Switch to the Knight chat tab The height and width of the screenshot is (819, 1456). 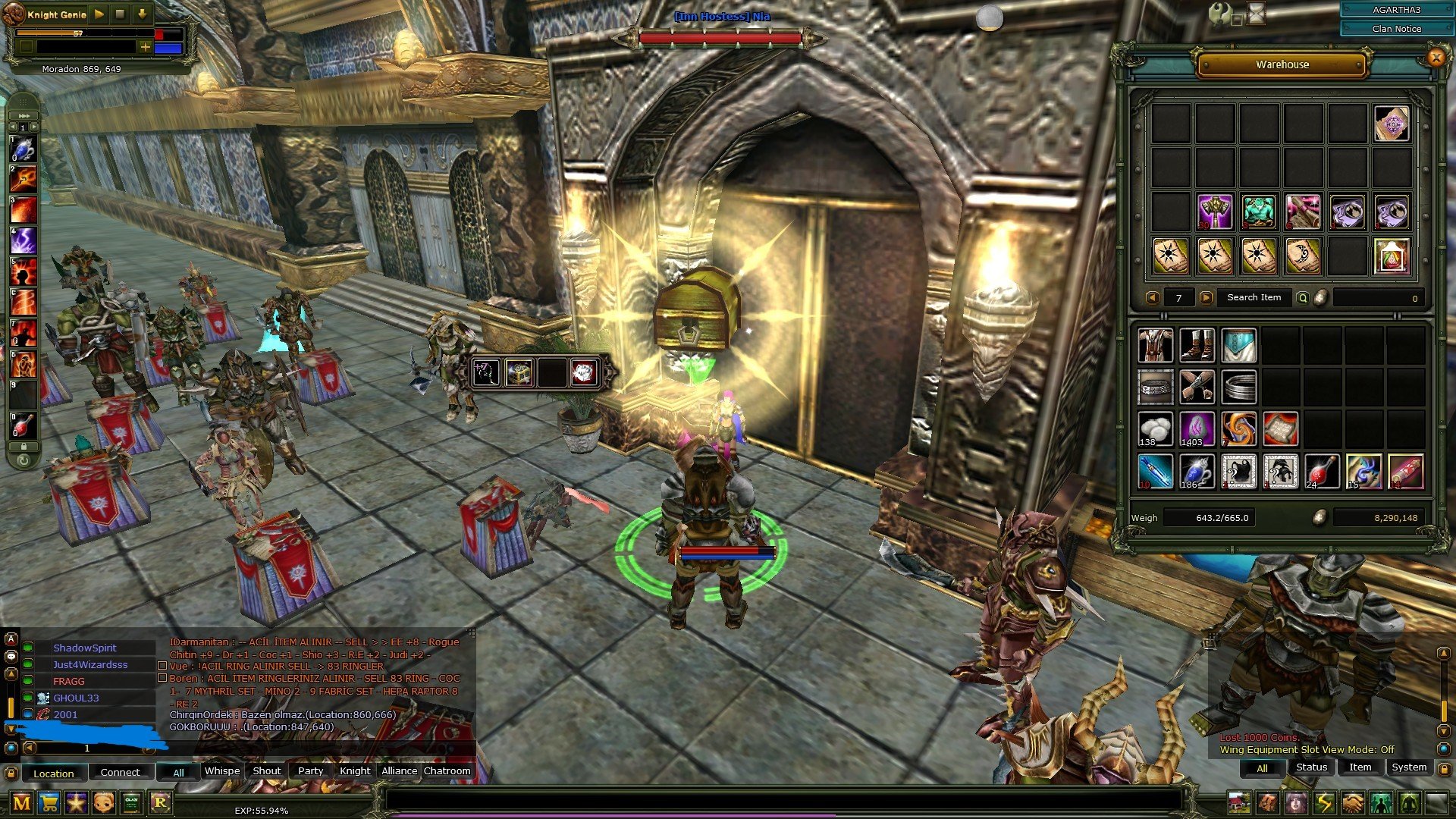(354, 770)
